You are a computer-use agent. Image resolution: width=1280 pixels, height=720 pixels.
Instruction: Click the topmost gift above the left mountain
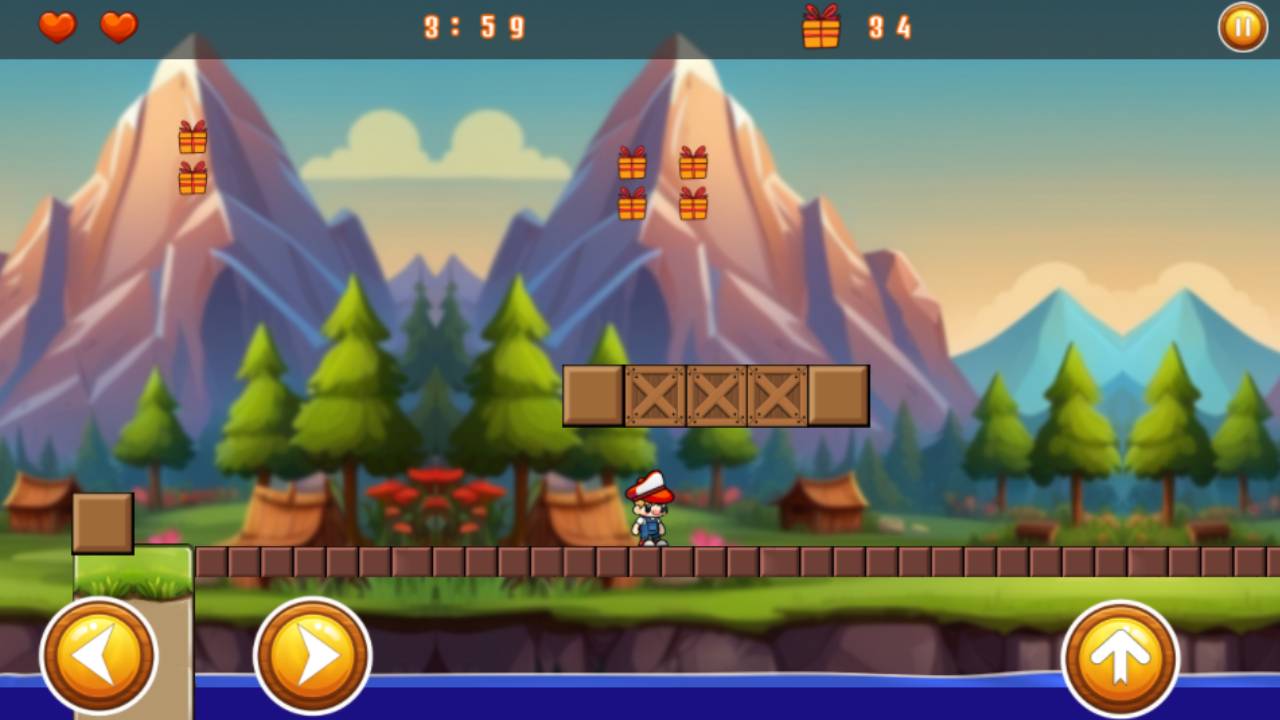tap(192, 135)
